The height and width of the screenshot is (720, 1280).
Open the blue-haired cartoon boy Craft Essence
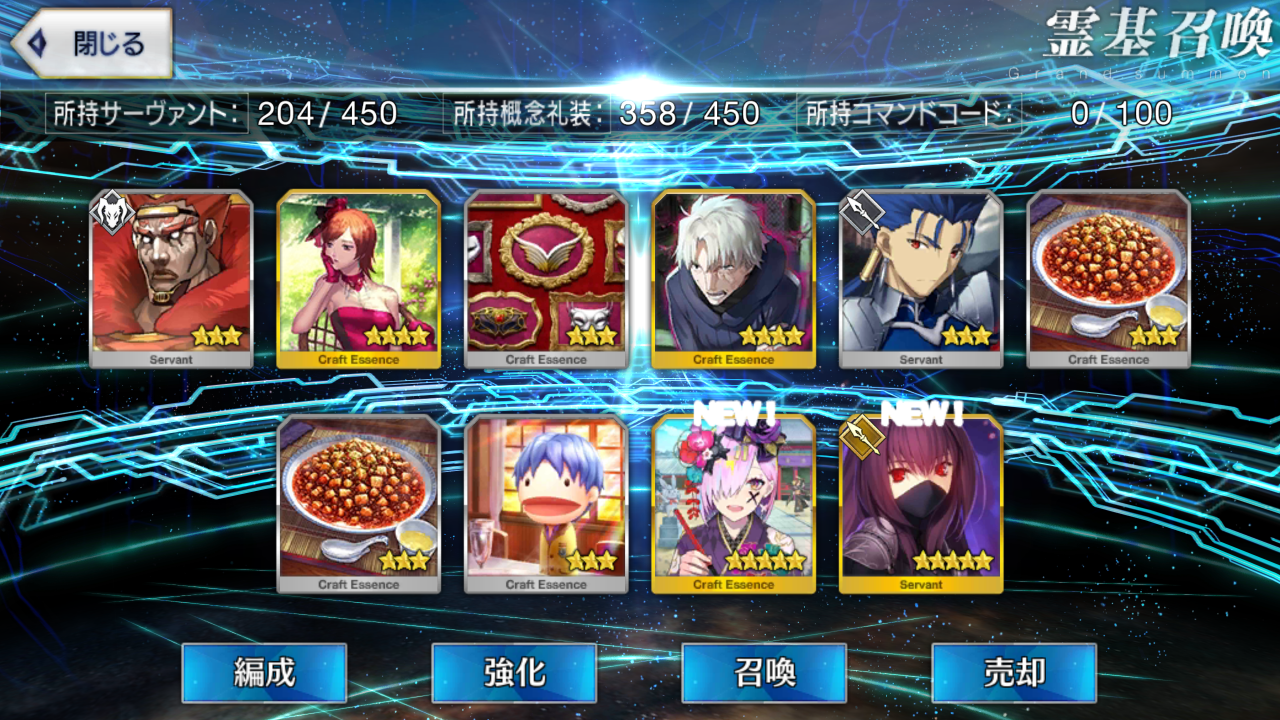(546, 504)
